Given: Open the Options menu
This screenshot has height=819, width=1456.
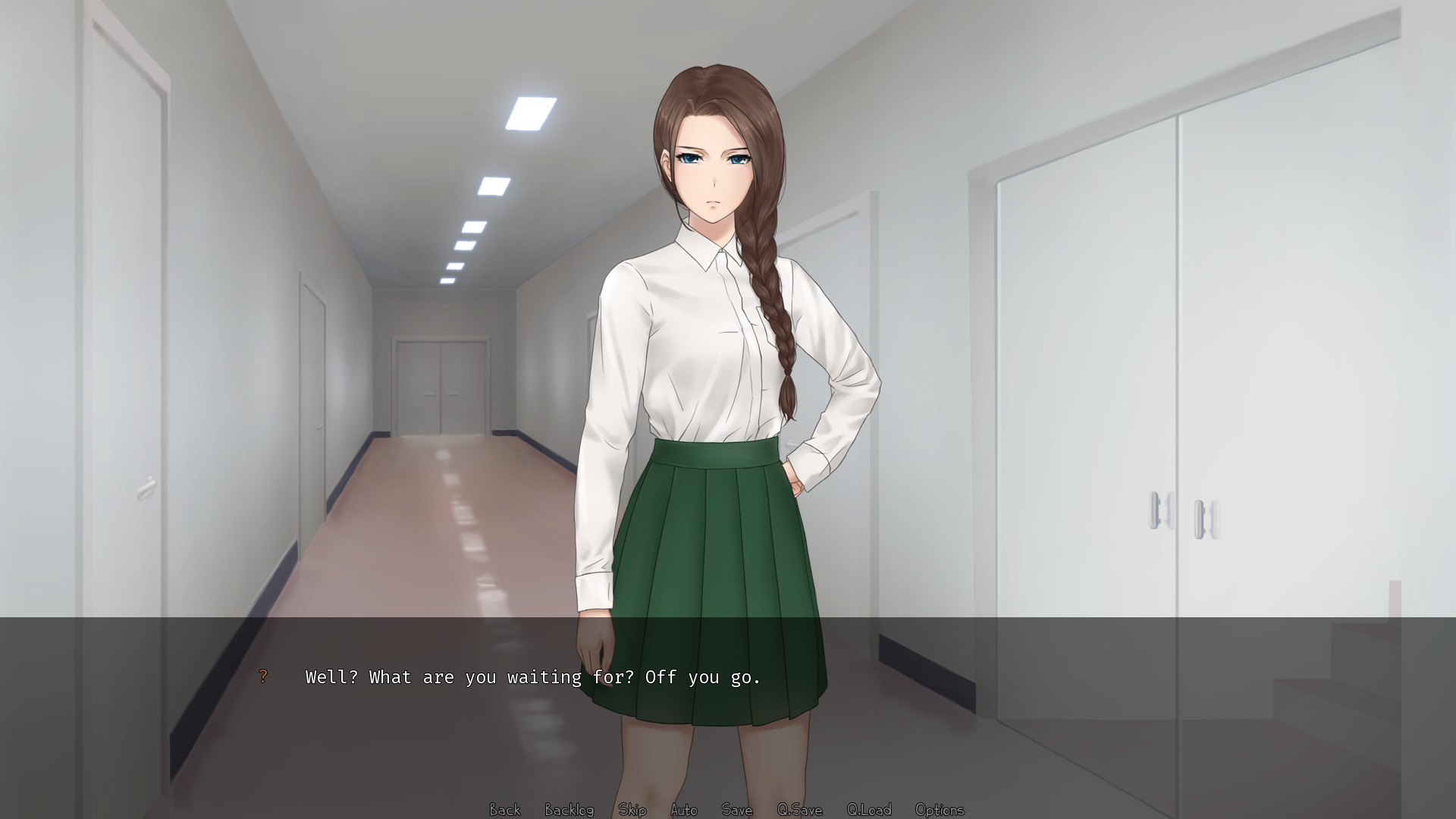Looking at the screenshot, I should 940,810.
